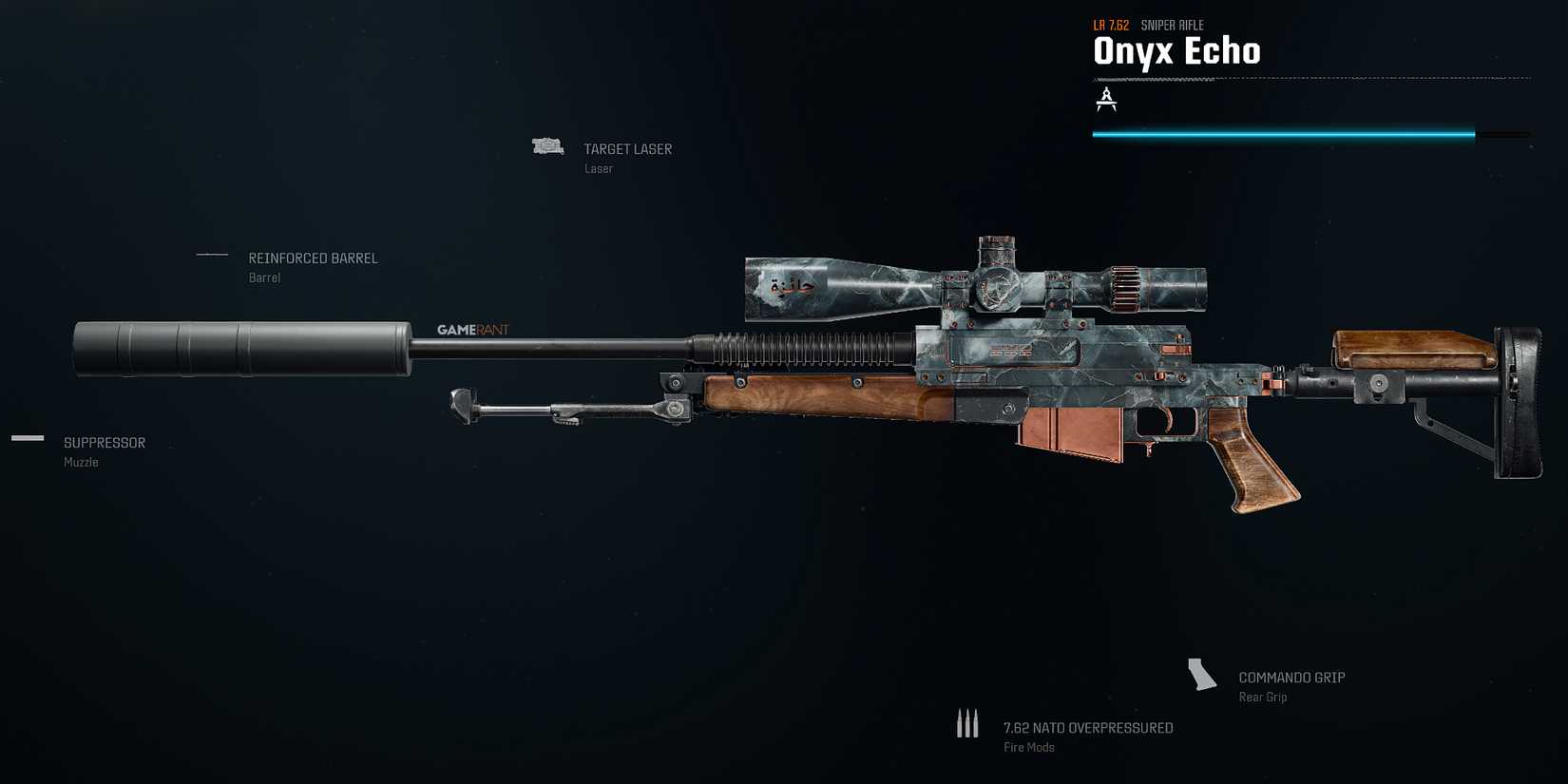
Task: Click the rifle scope on the weapon model
Action: coord(969,285)
